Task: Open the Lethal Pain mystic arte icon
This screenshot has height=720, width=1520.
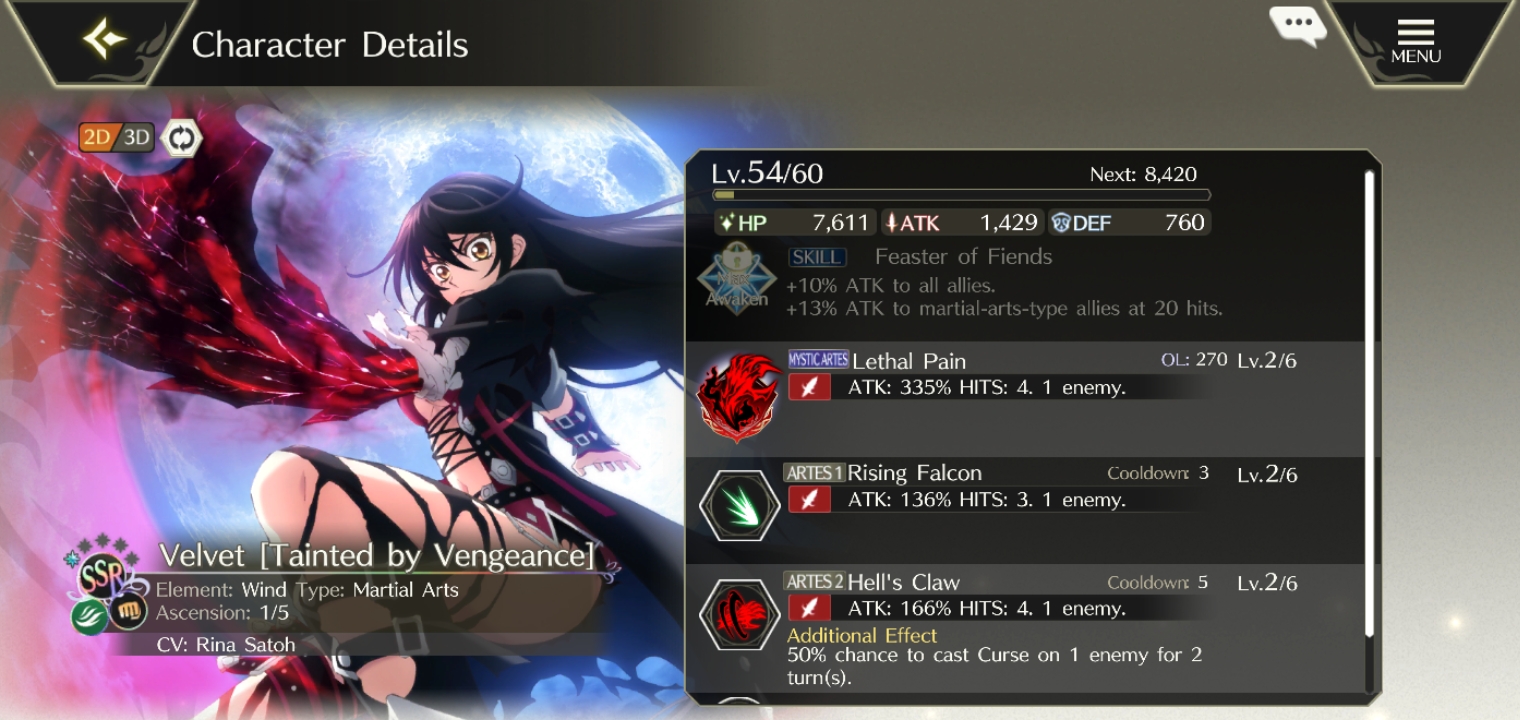Action: [x=739, y=394]
